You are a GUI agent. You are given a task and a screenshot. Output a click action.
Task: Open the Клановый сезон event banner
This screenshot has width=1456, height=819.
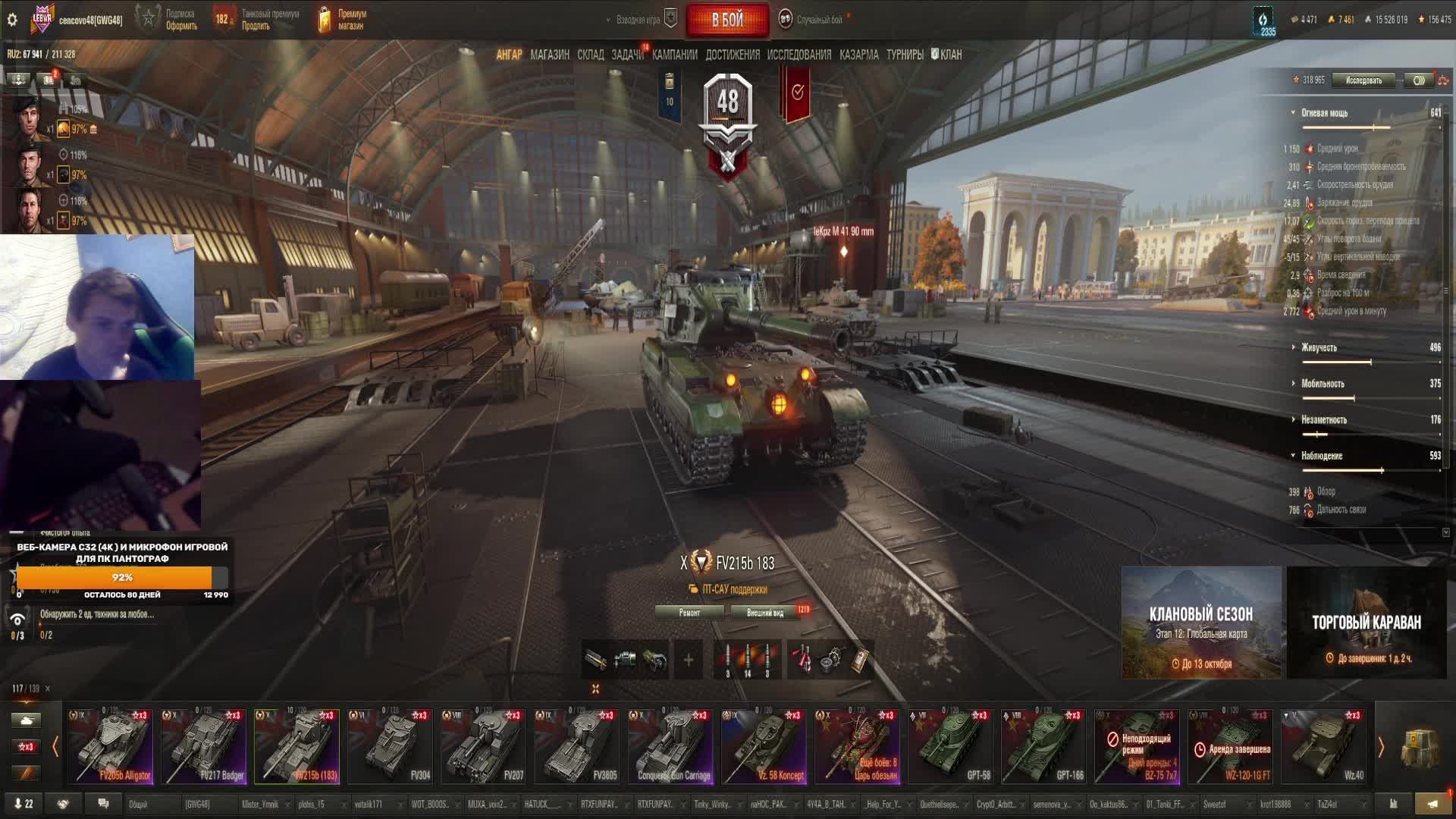coord(1201,623)
